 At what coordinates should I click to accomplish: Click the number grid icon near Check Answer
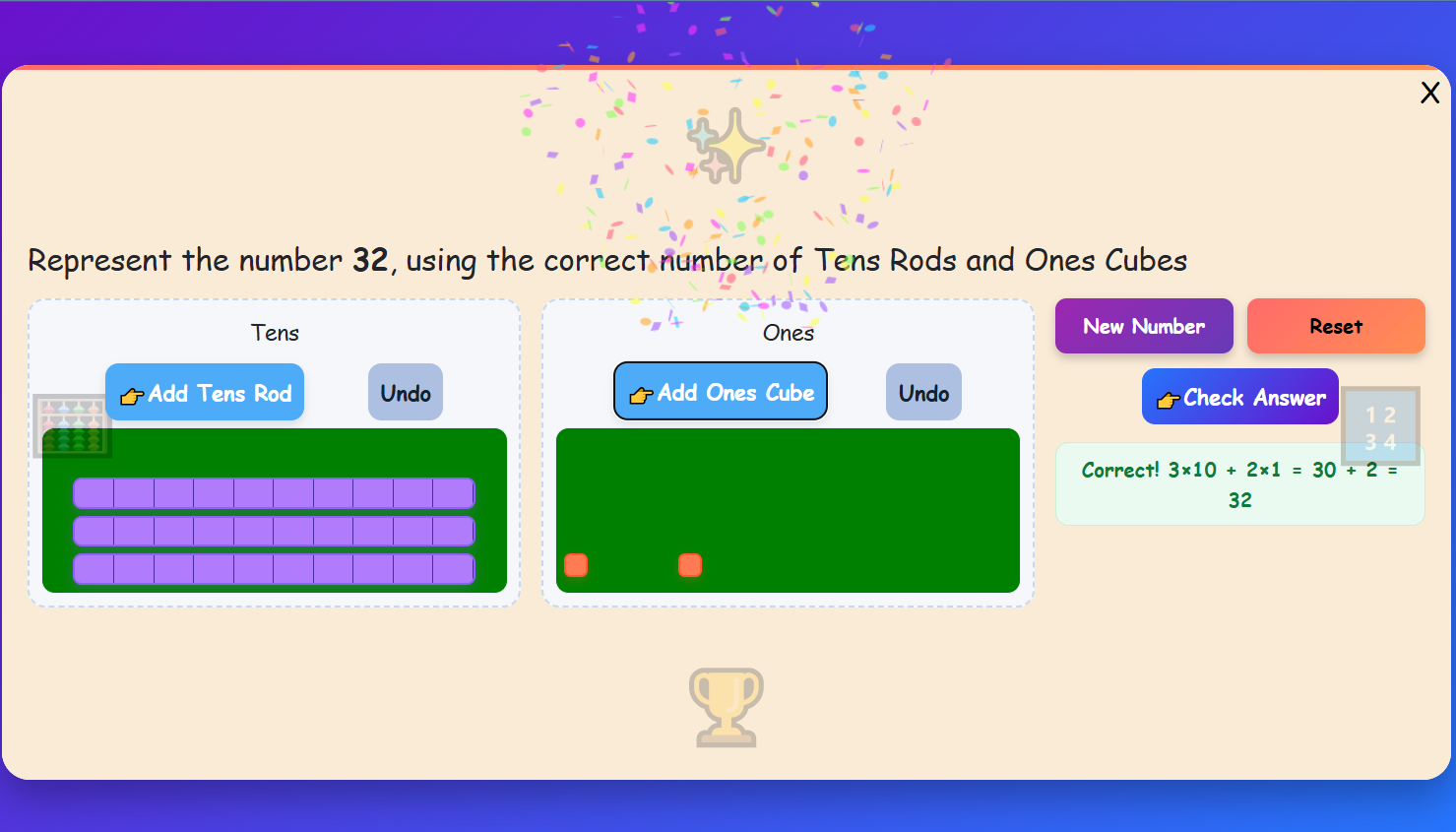coord(1380,425)
